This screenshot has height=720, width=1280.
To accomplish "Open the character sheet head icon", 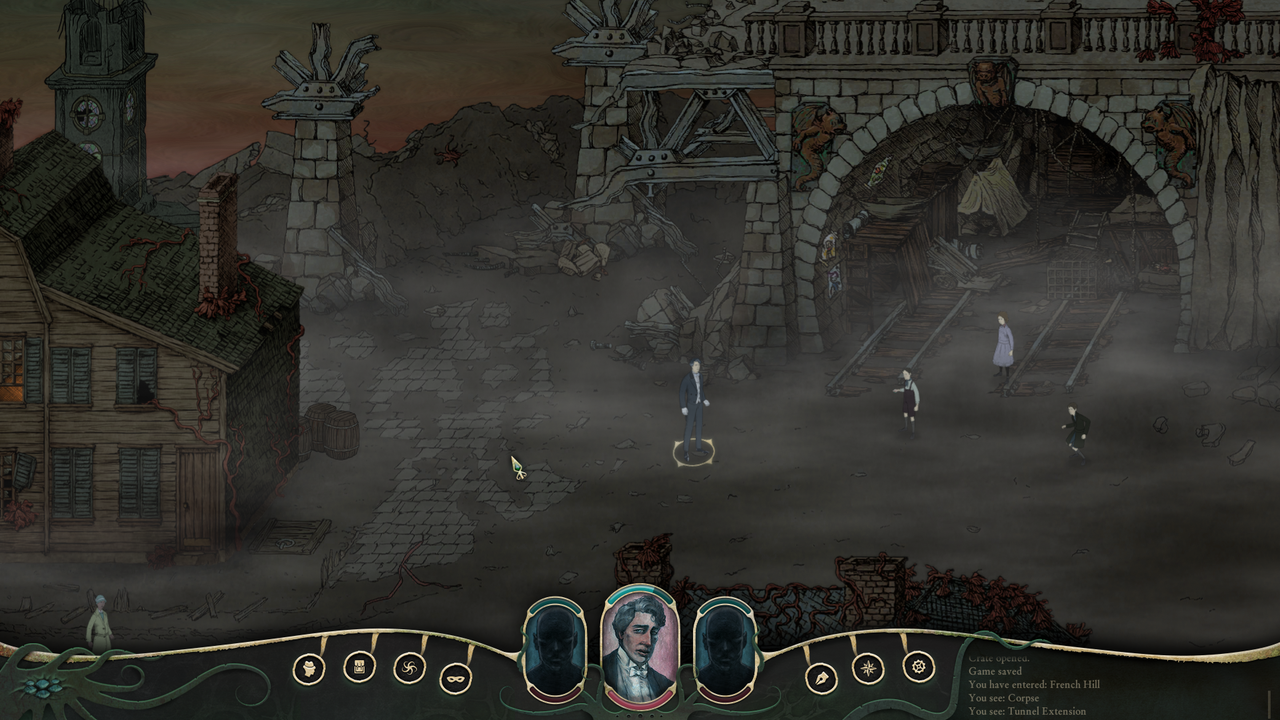I will click(x=311, y=670).
